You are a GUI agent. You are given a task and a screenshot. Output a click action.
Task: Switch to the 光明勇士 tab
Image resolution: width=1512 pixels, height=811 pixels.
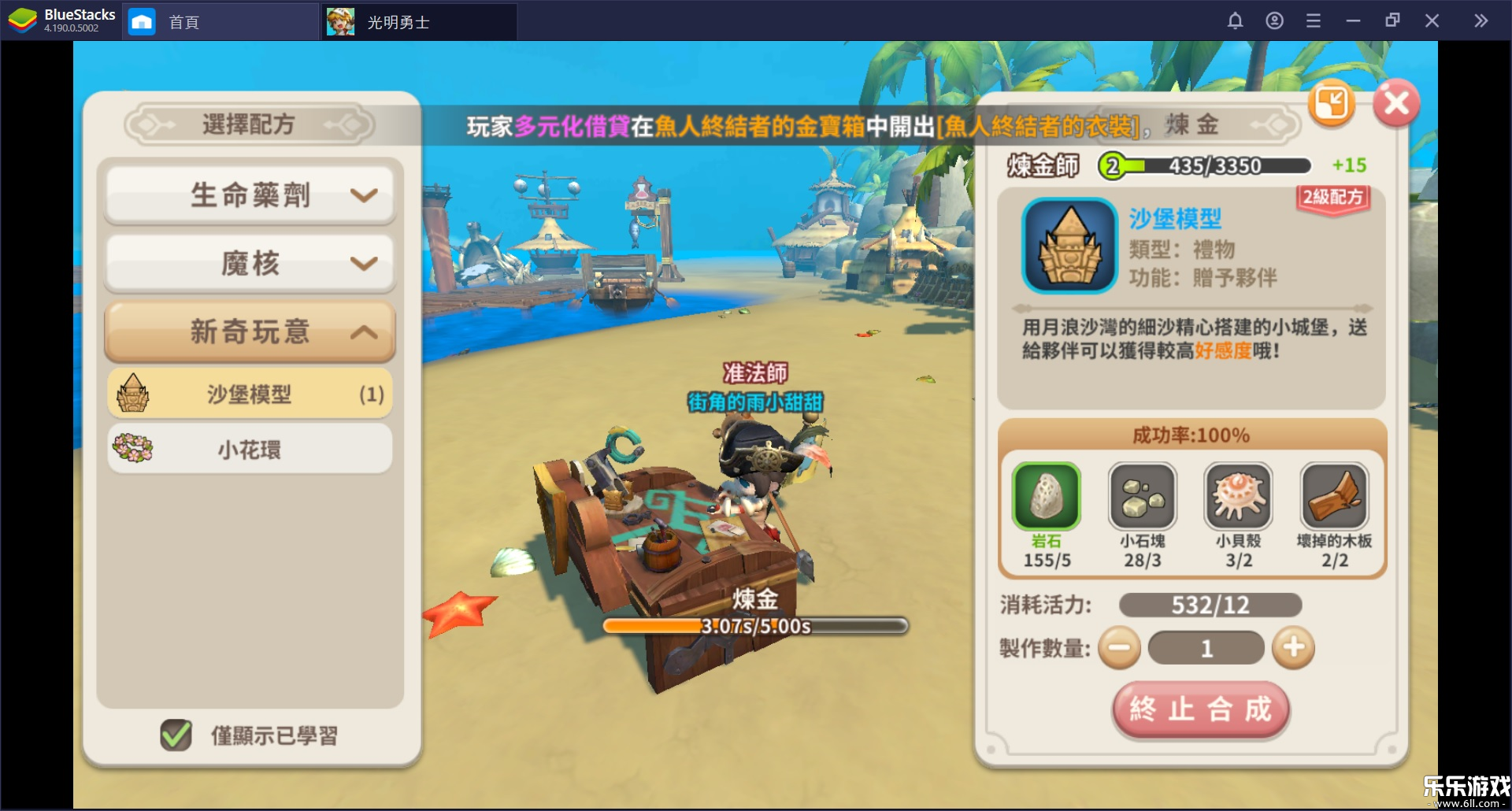pos(398,21)
